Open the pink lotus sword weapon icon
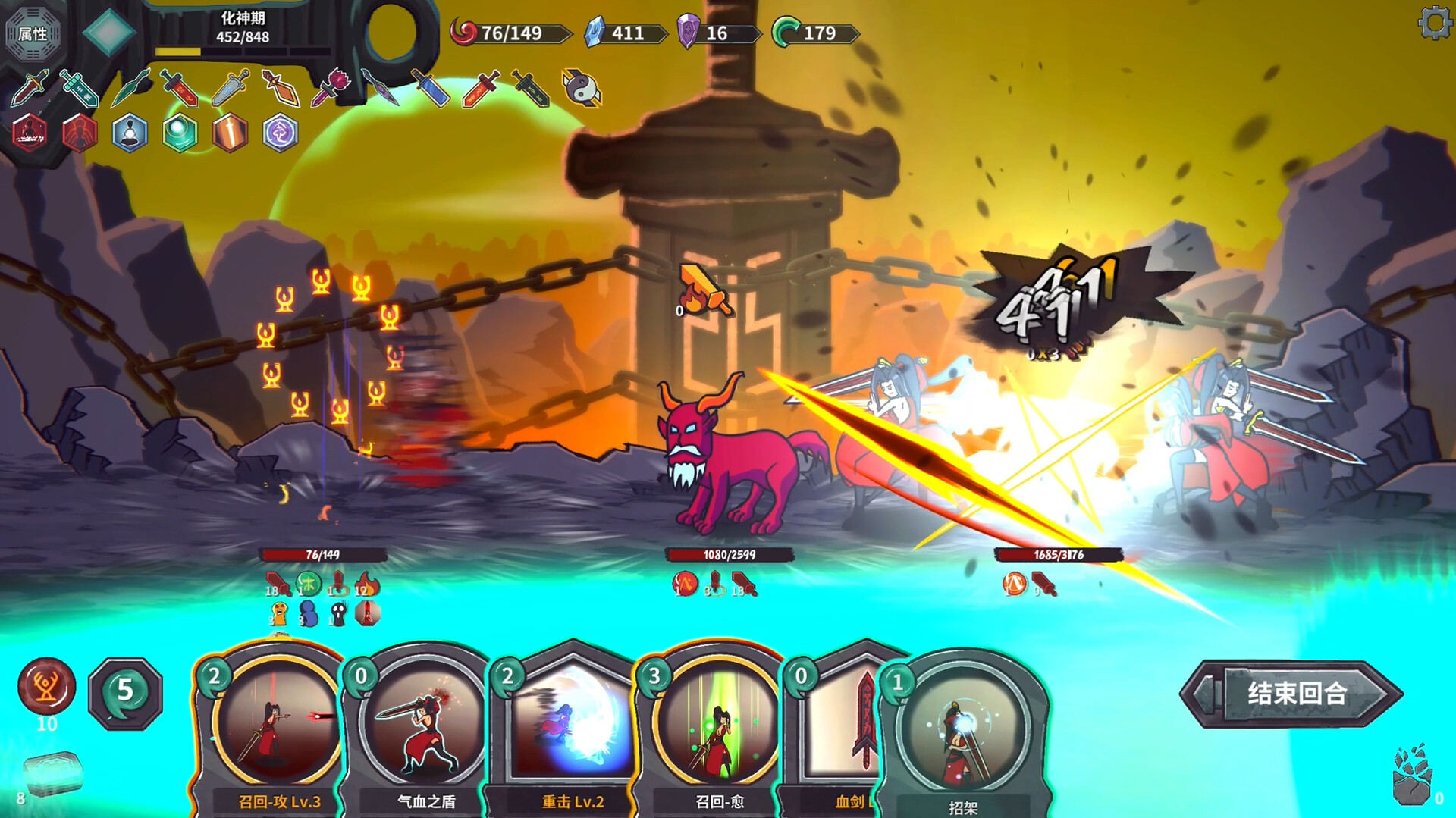This screenshot has height=818, width=1456. click(329, 86)
